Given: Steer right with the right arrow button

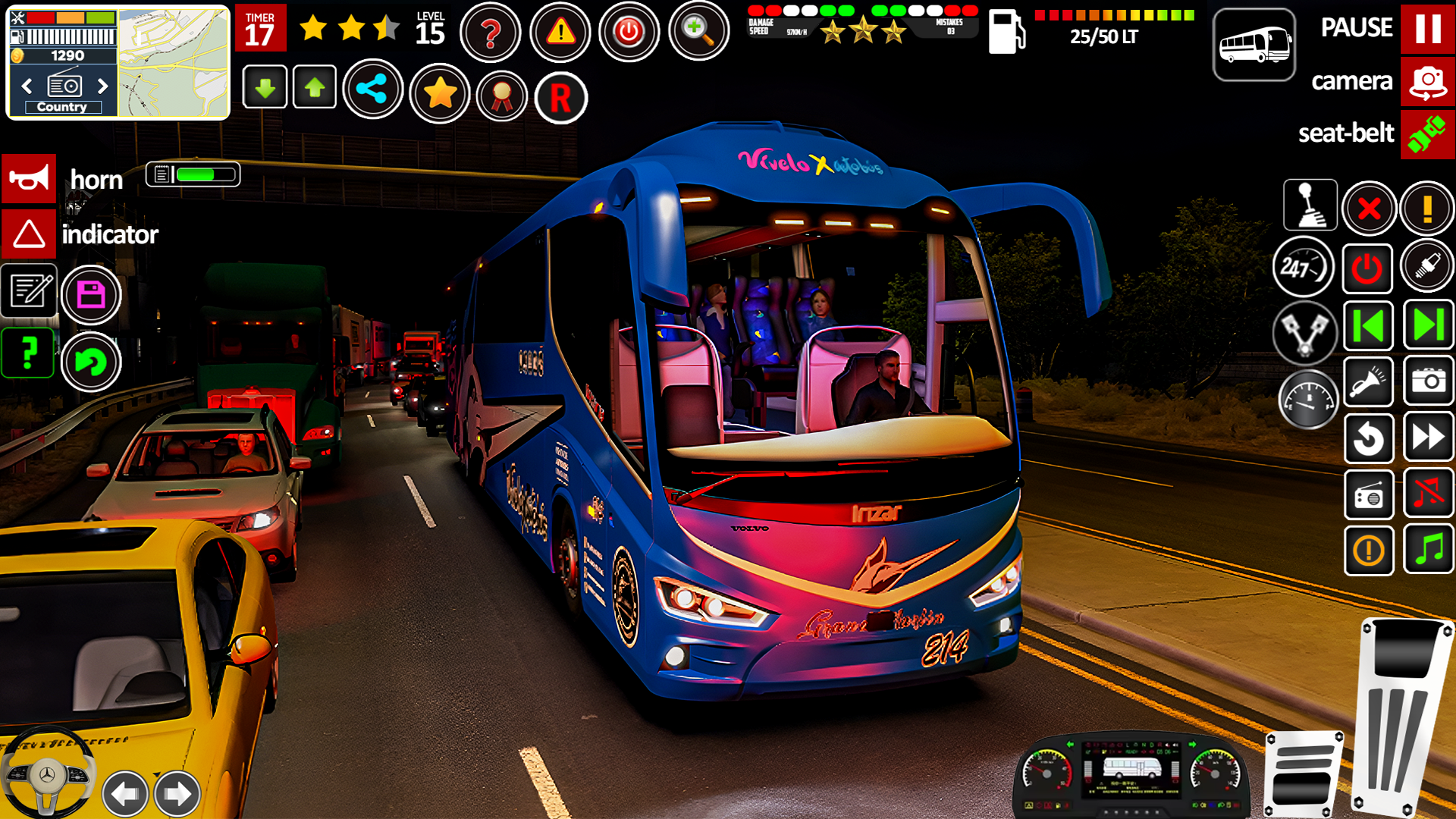Looking at the screenshot, I should click(177, 794).
